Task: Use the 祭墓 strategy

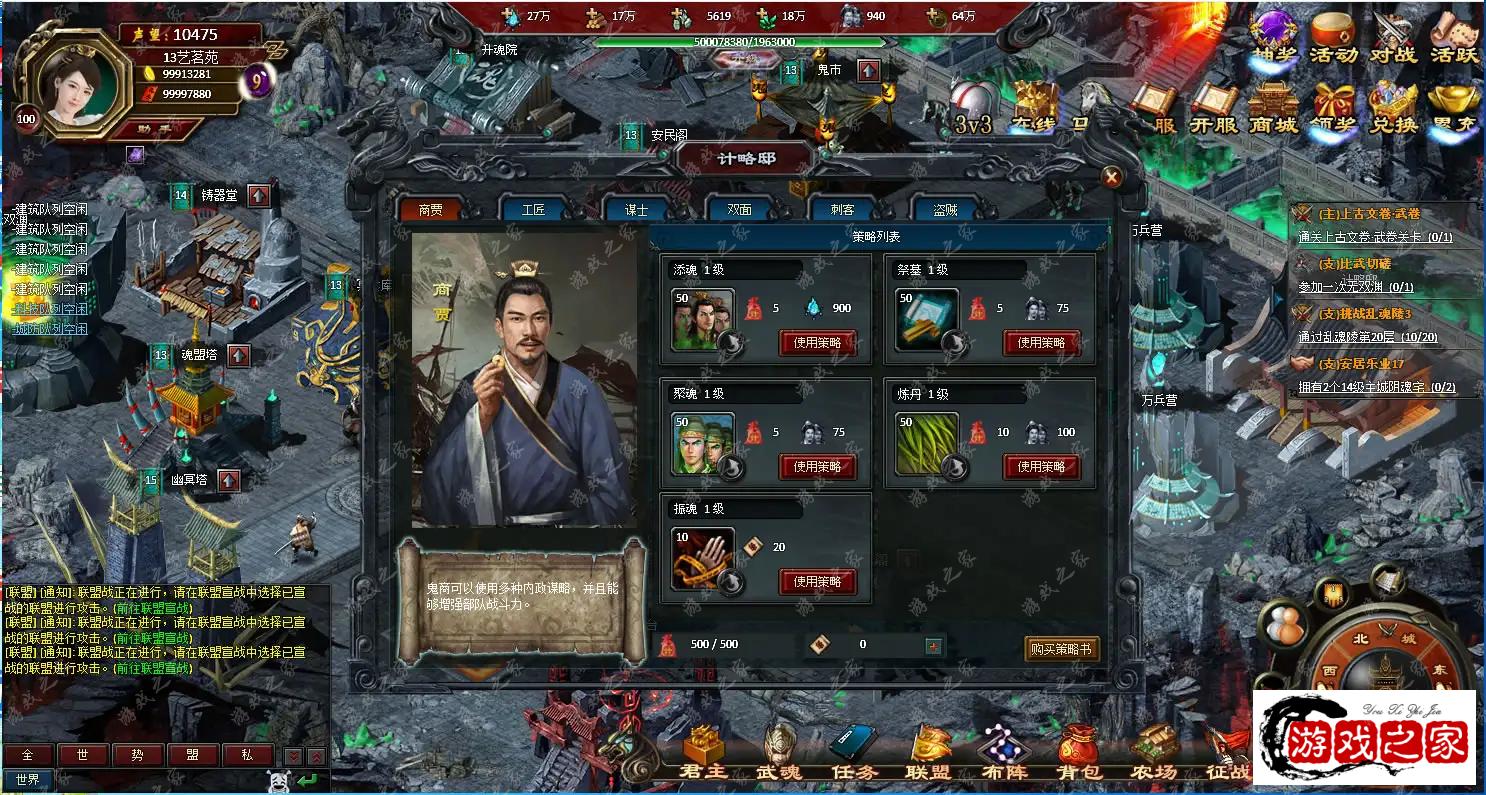Action: 1041,343
